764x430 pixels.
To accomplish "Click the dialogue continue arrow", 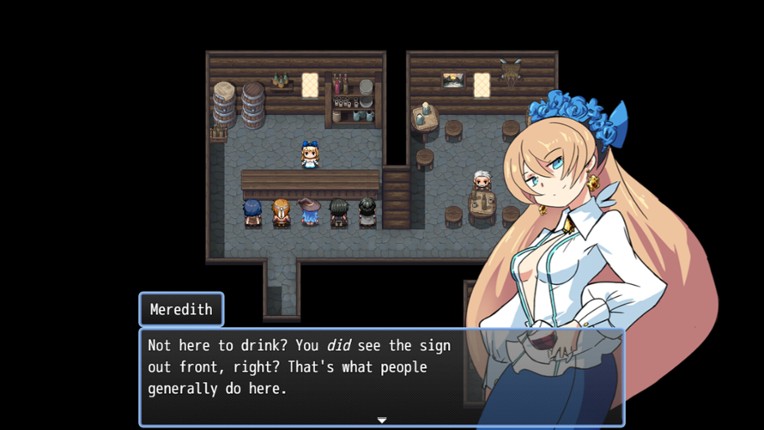I will tap(381, 420).
